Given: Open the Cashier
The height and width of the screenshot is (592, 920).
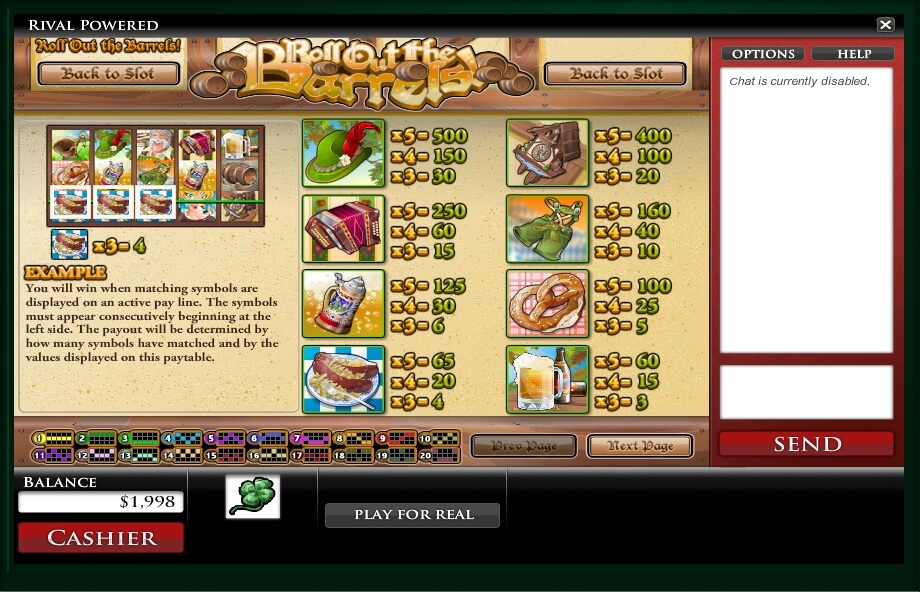Looking at the screenshot, I should 101,538.
